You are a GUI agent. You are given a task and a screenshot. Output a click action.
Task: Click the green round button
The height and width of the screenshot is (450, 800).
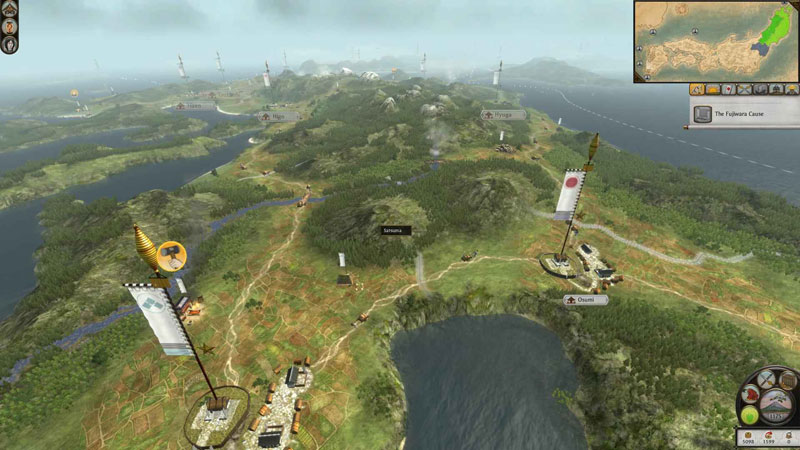coord(748,414)
